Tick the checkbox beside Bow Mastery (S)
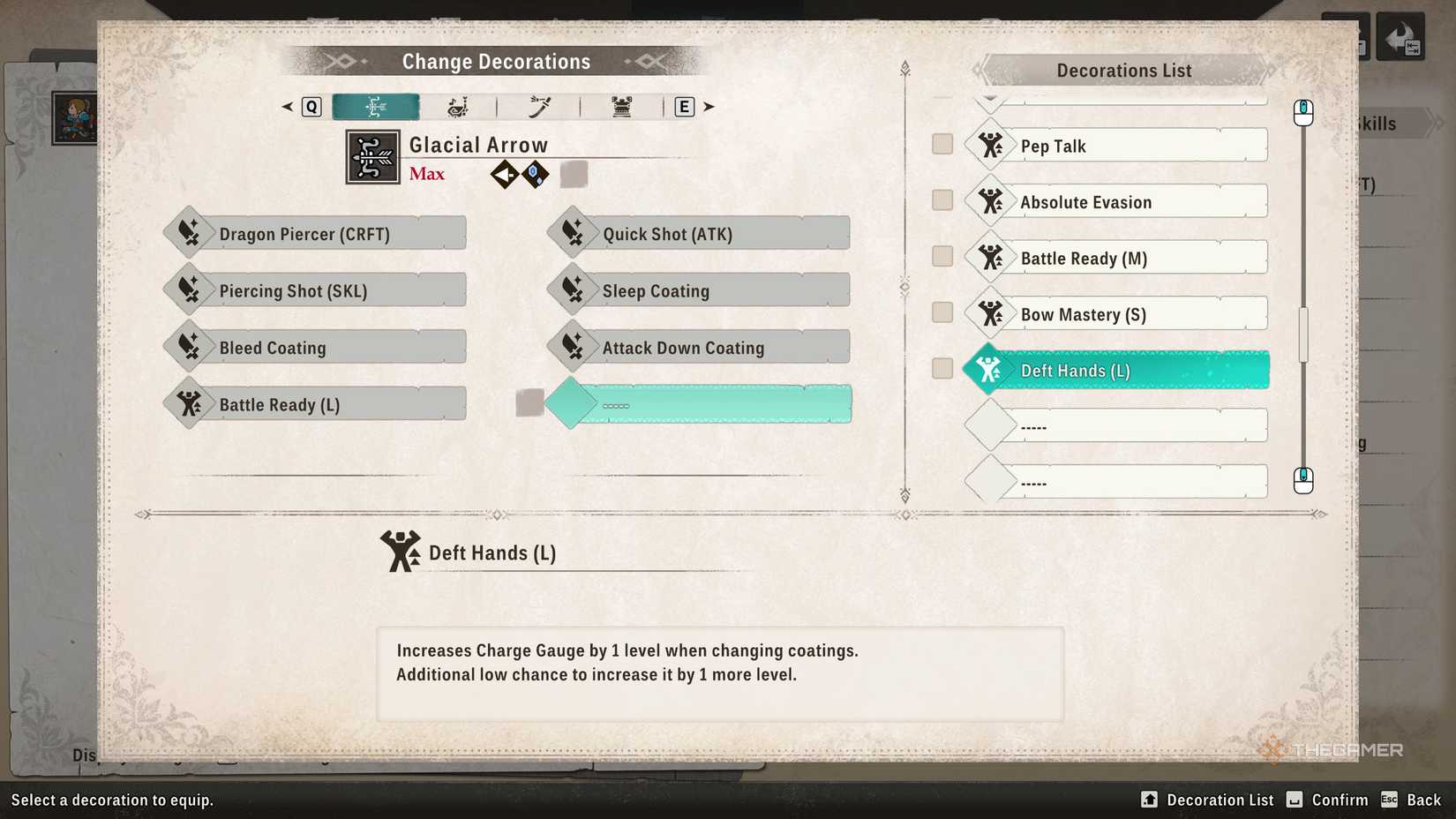The width and height of the screenshot is (1456, 819). pyautogui.click(x=942, y=312)
